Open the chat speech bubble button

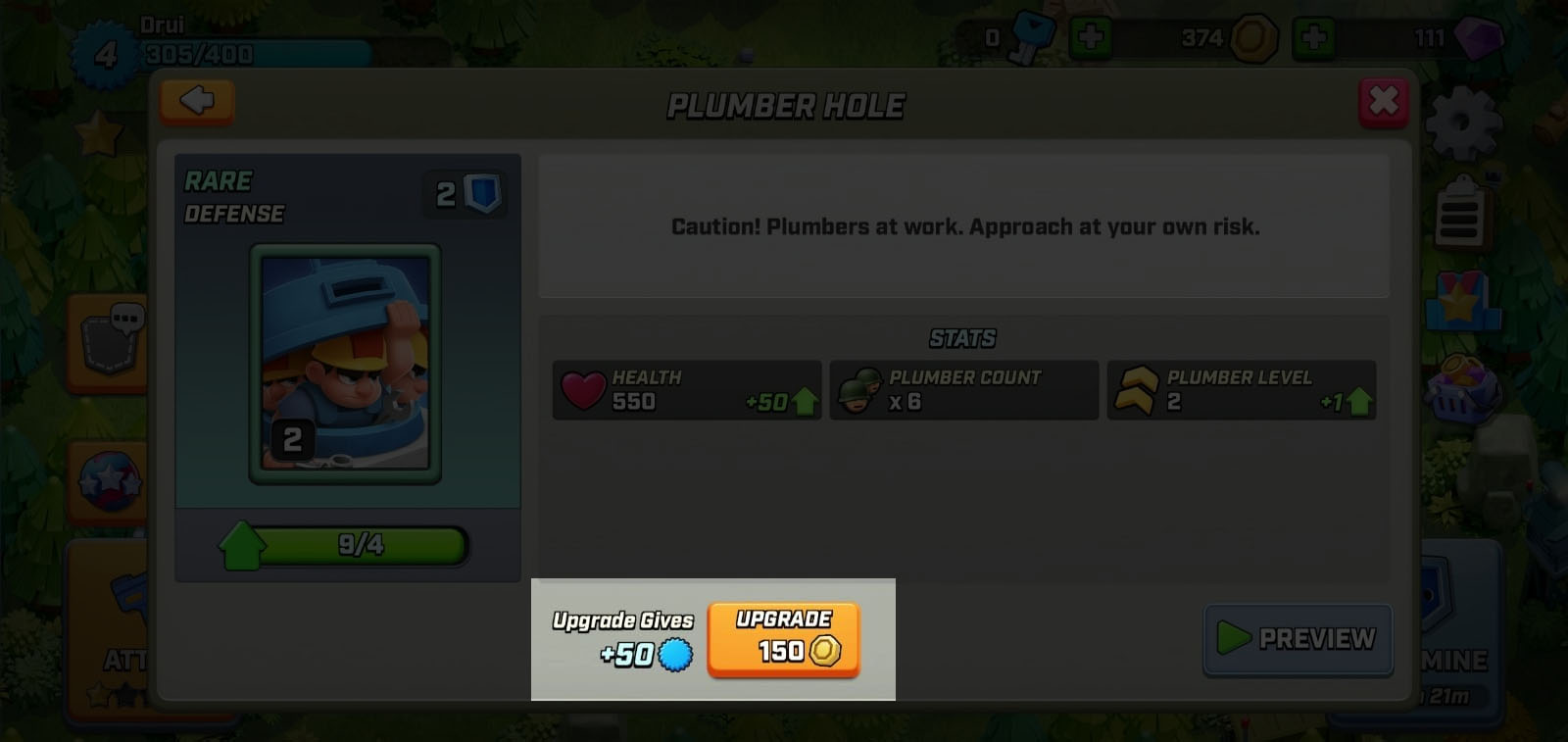click(111, 340)
